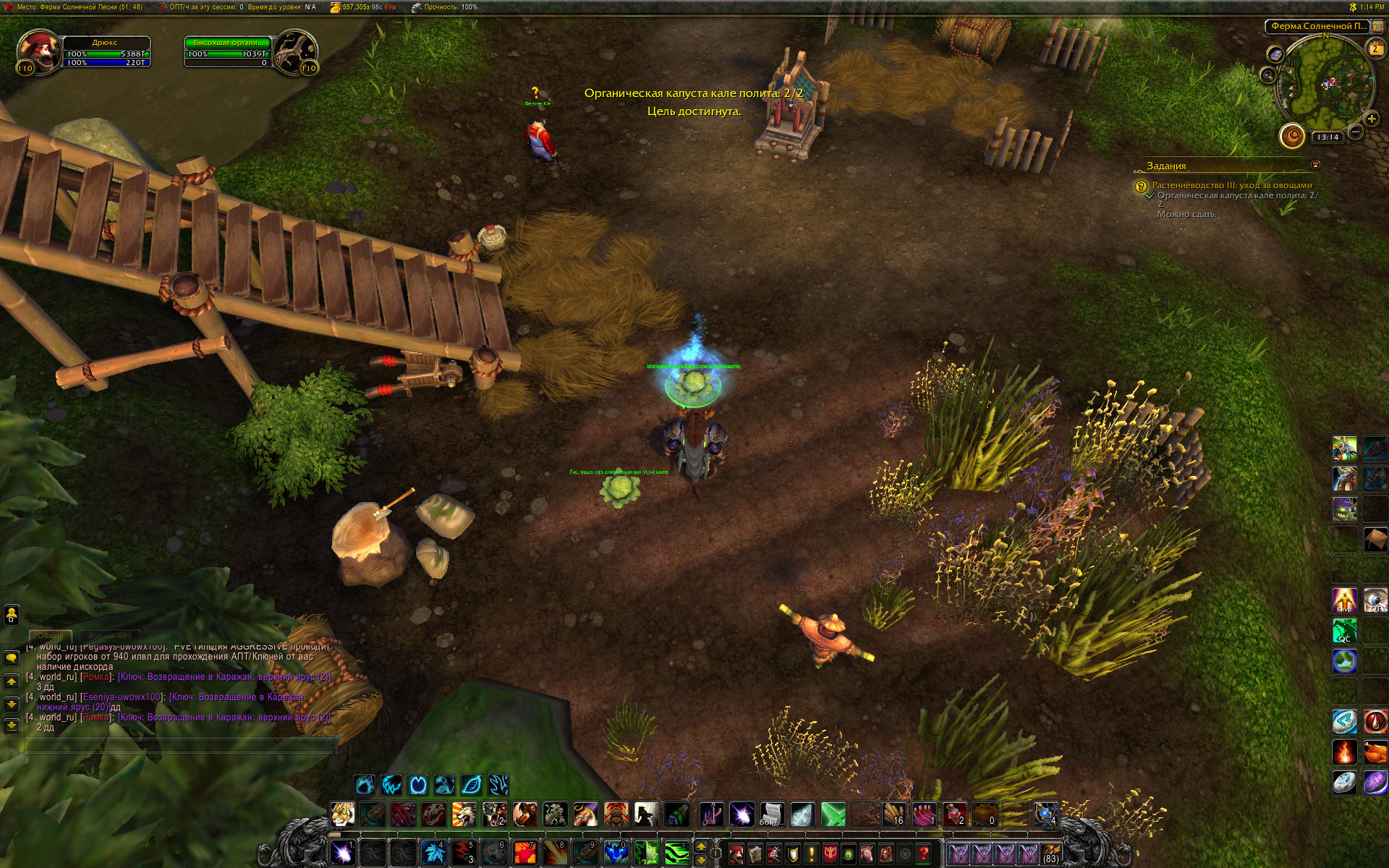The width and height of the screenshot is (1389, 868).
Task: Switch to the Общий chat tab
Action: [51, 635]
